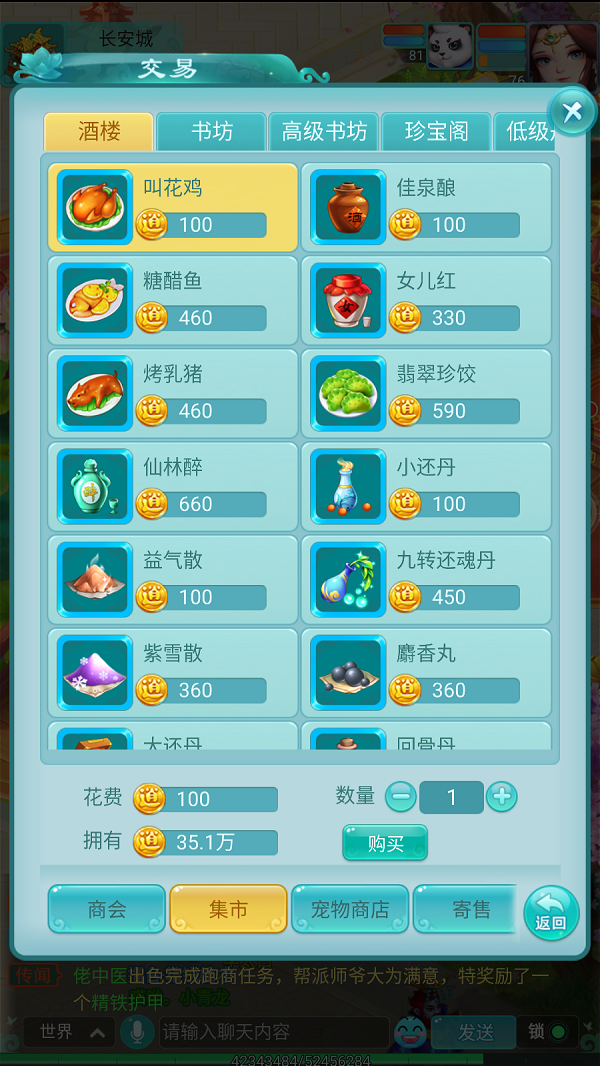The width and height of the screenshot is (600, 1066).
Task: Pick the 糖醋鱼 fish dish
Action: (173, 300)
